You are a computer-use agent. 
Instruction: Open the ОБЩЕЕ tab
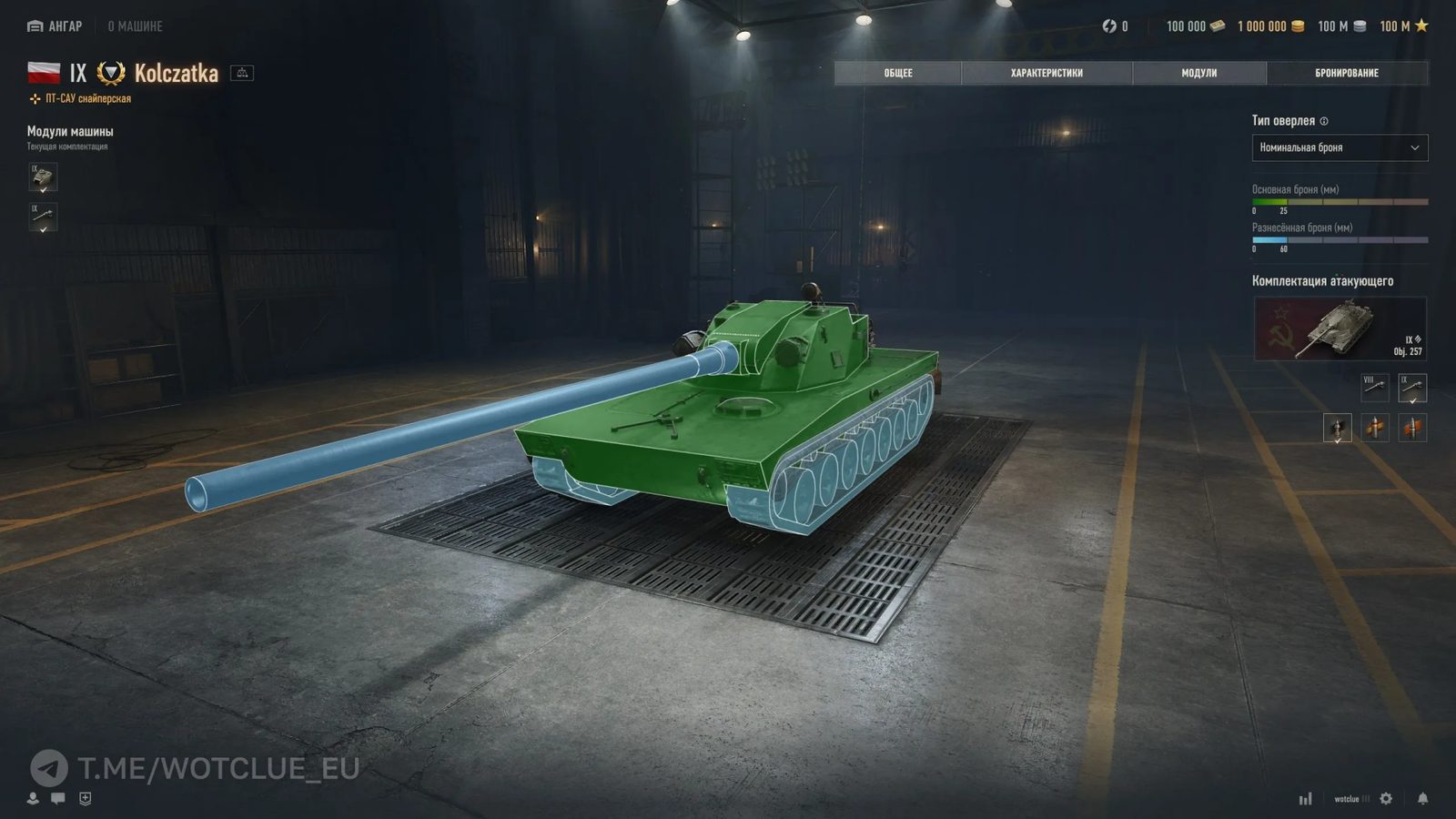click(897, 73)
